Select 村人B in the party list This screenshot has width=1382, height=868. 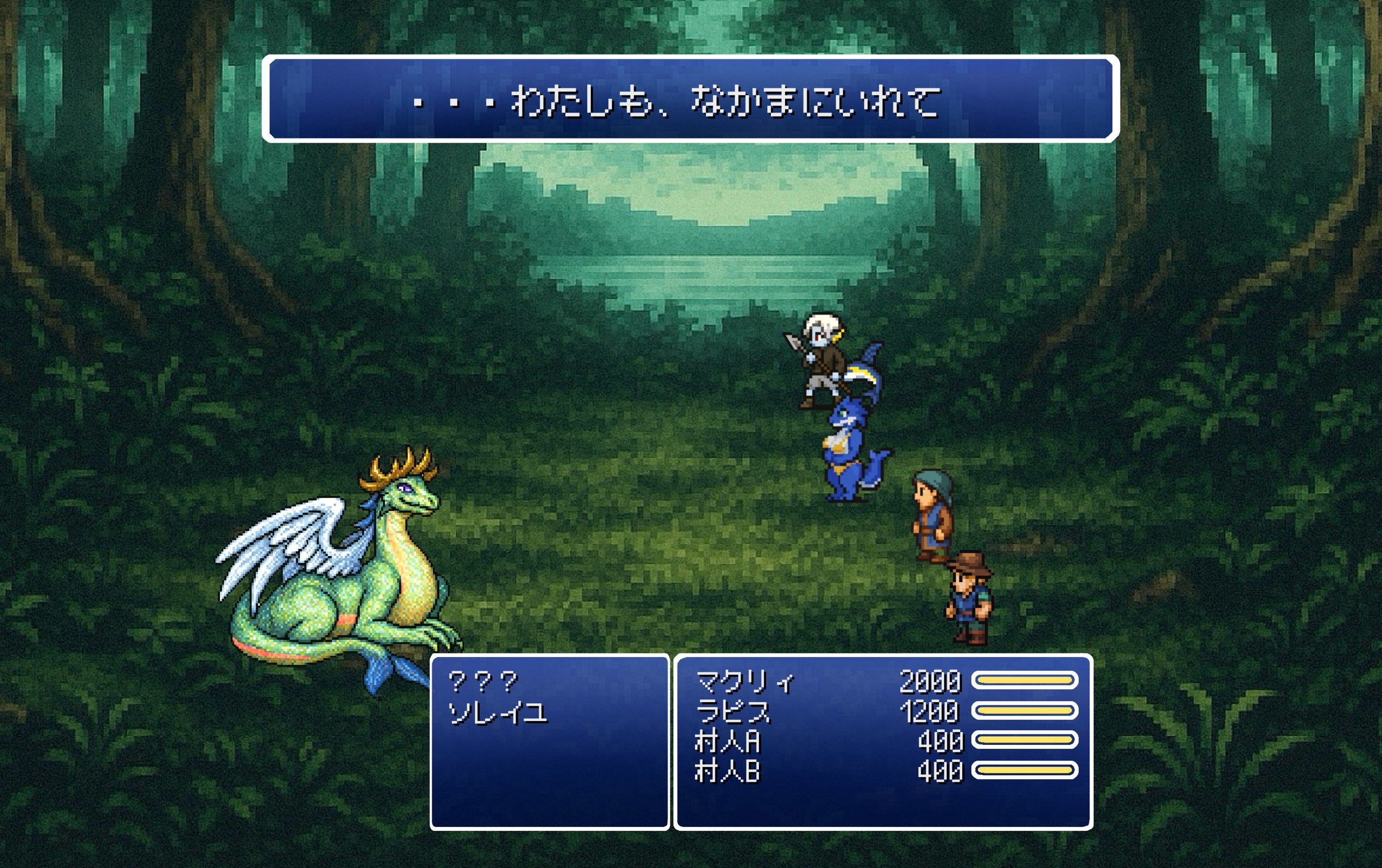point(727,771)
